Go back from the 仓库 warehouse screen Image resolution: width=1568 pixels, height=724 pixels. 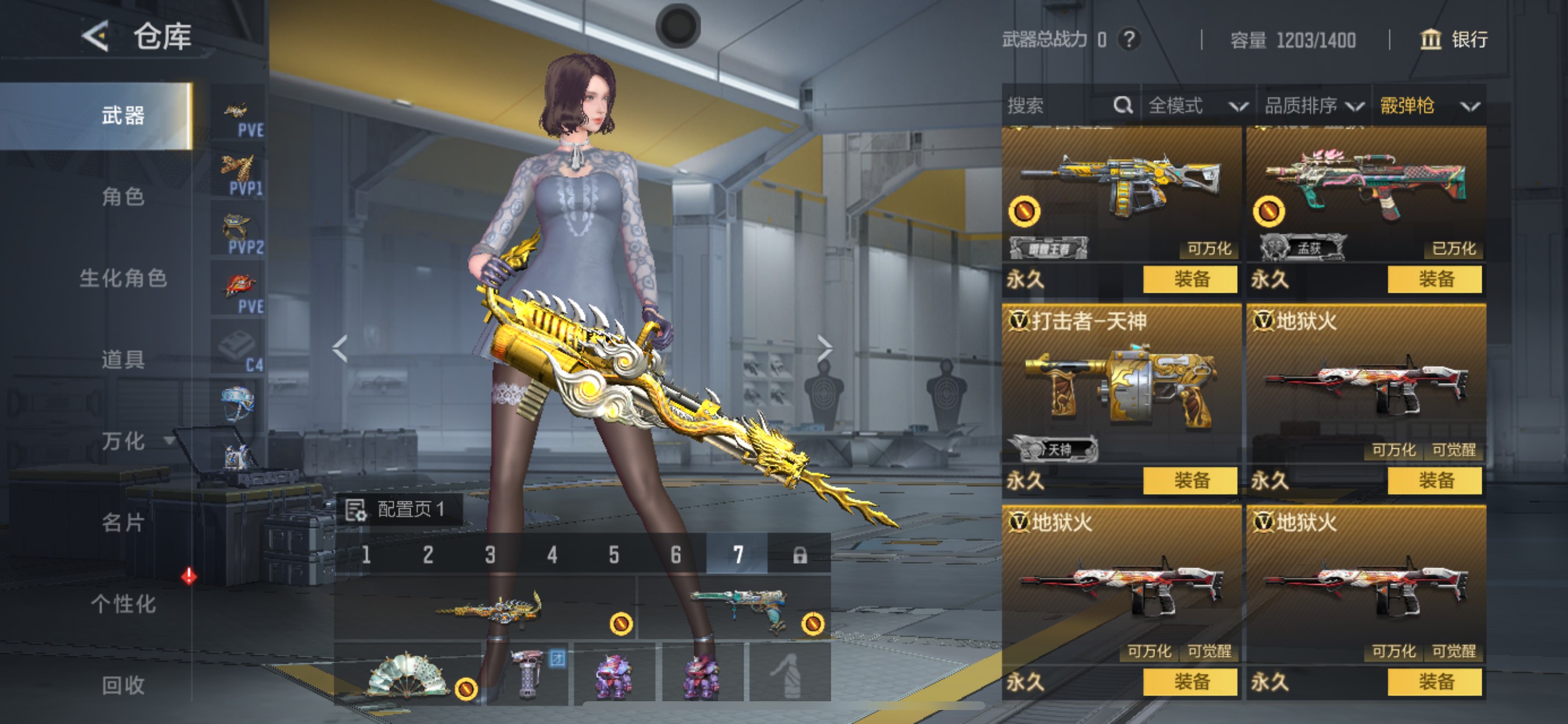coord(96,37)
